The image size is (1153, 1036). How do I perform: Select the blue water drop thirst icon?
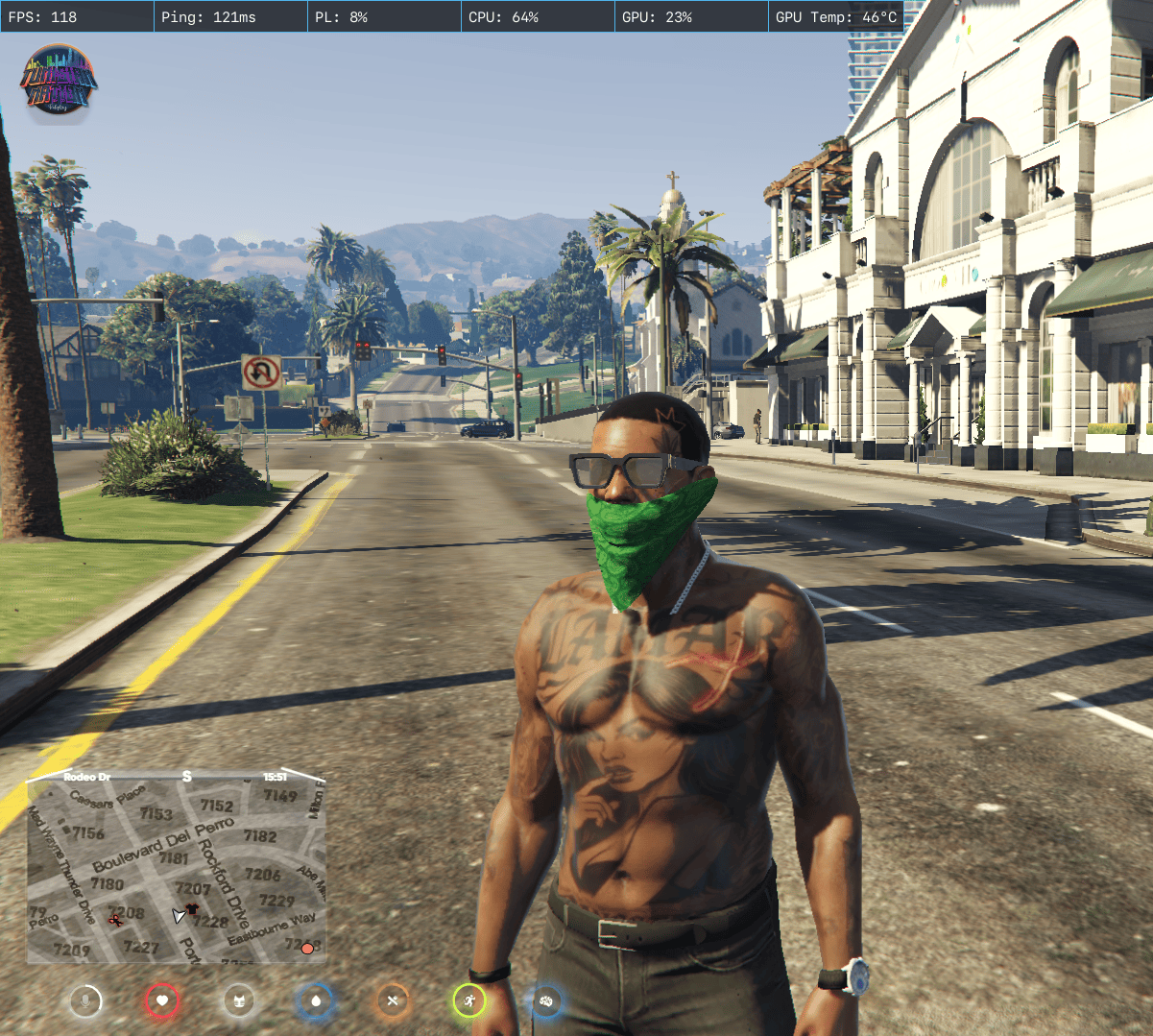tap(316, 1001)
